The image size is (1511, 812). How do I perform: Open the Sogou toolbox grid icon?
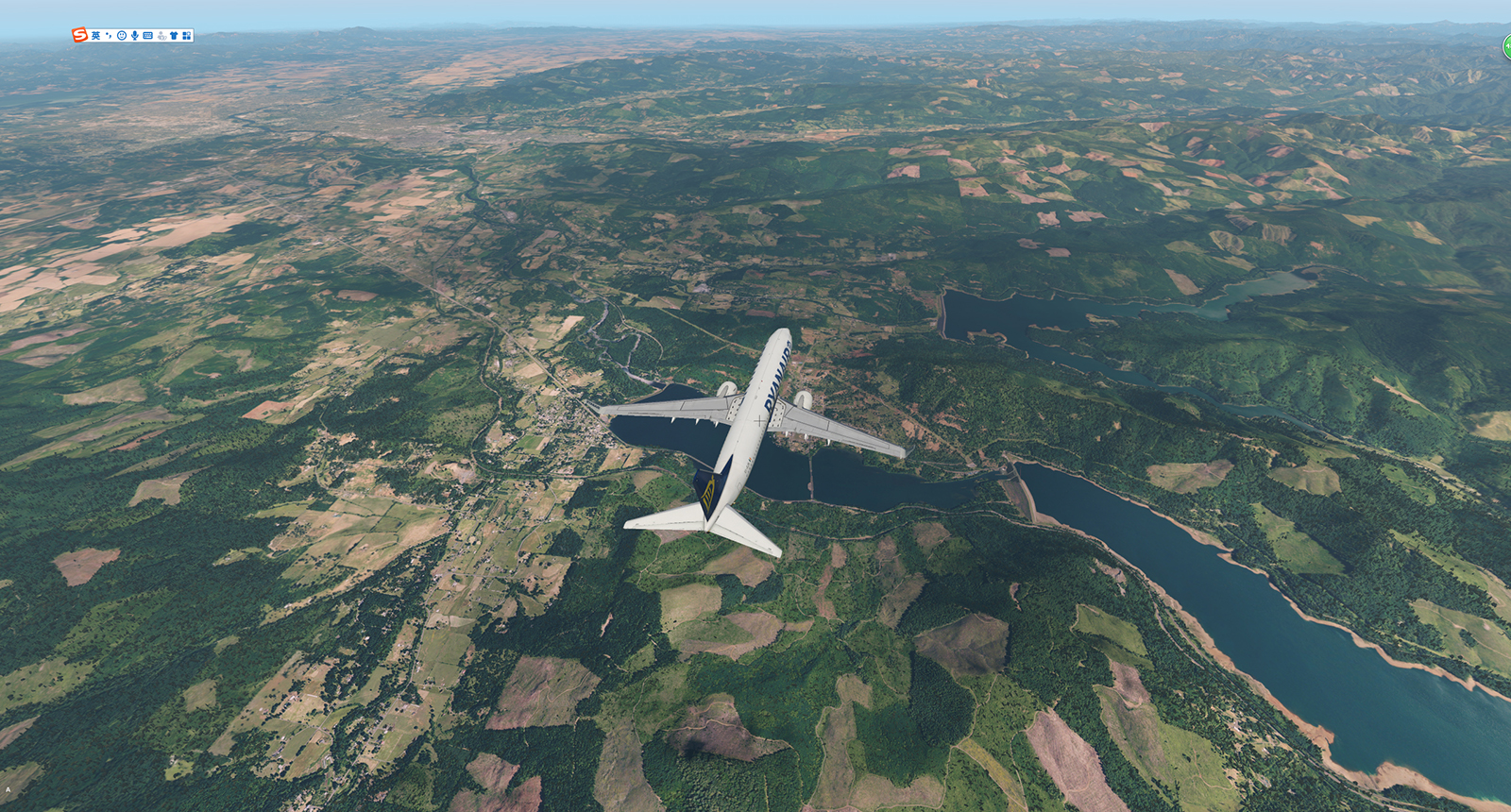[x=189, y=36]
